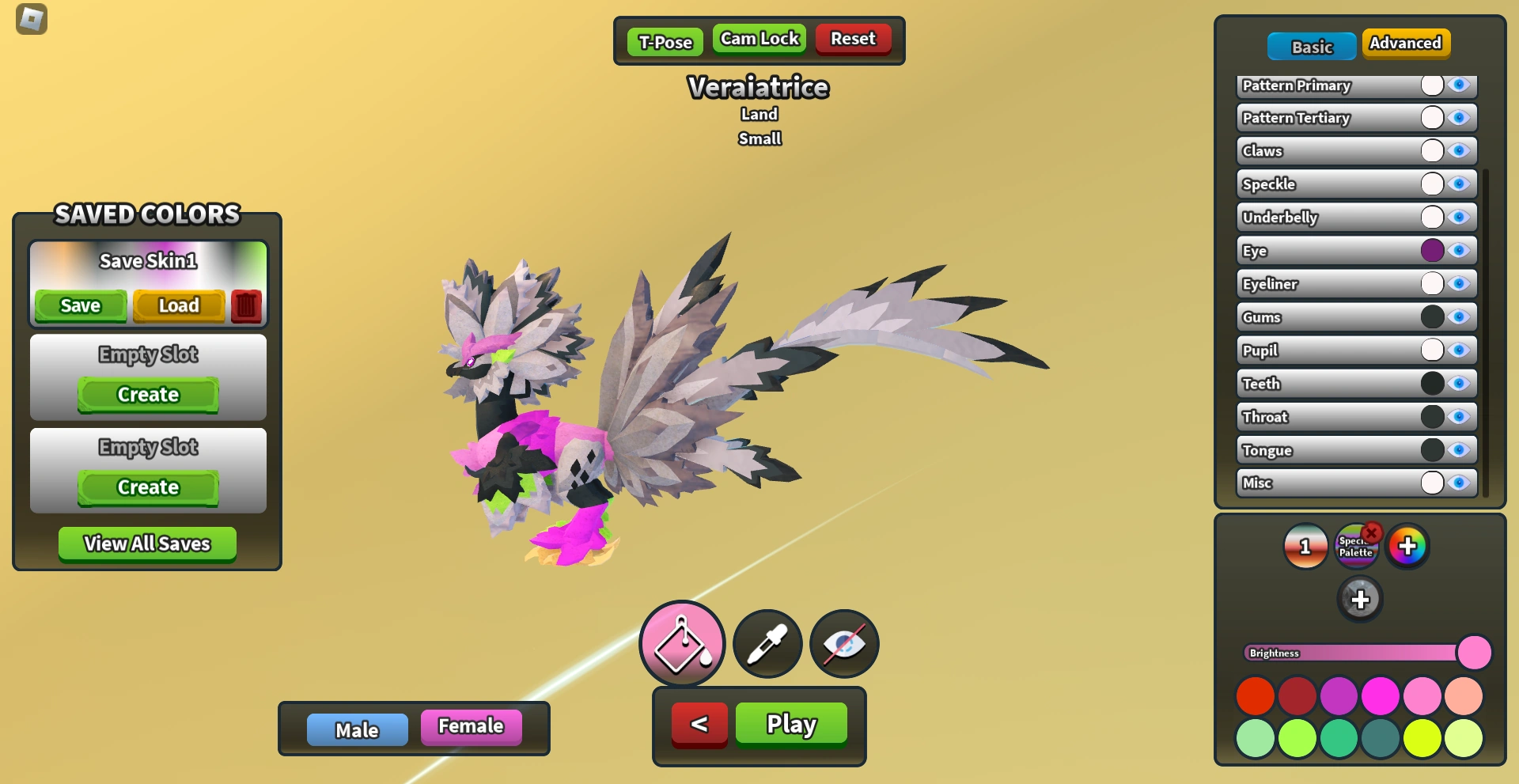Toggle visibility of the Eye color channel
Viewport: 1519px width, 784px height.
1460,251
